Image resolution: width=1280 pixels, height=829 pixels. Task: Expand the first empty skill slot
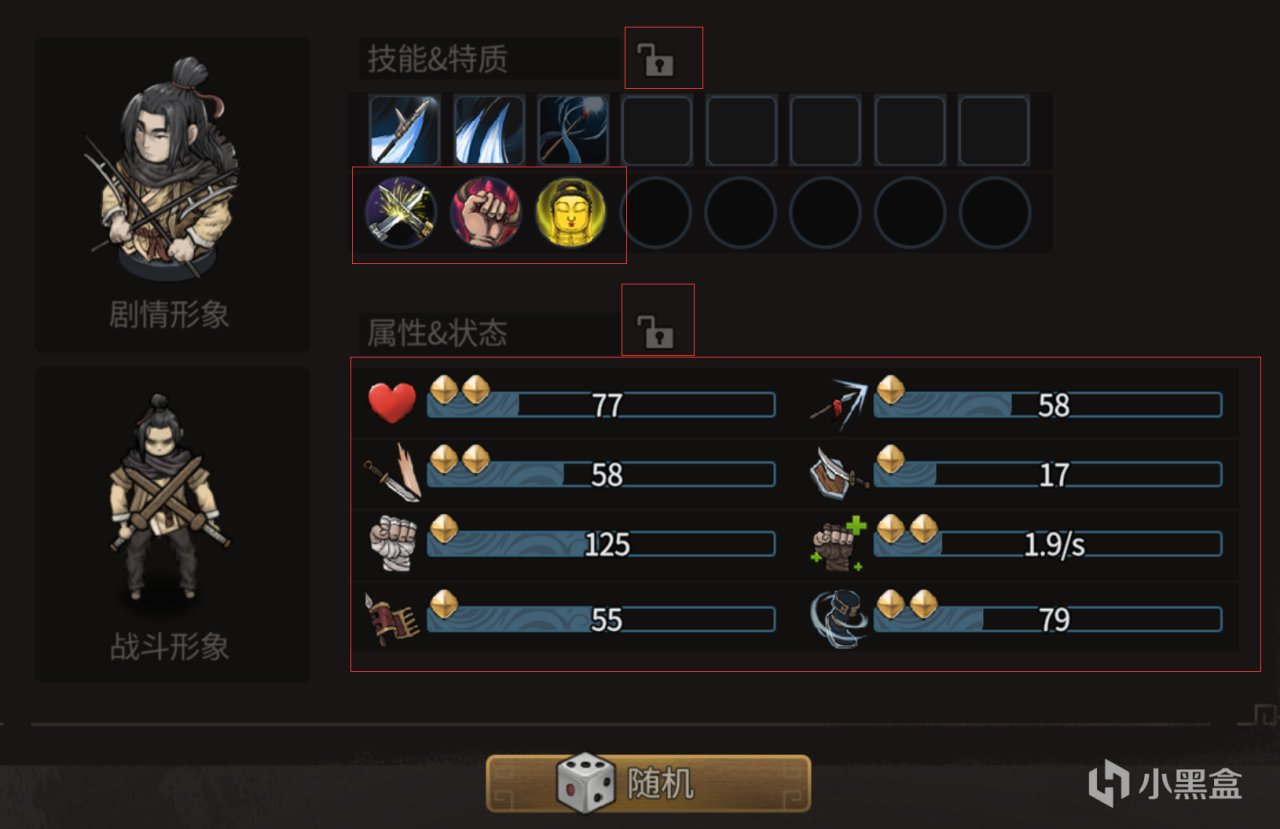pyautogui.click(x=657, y=131)
